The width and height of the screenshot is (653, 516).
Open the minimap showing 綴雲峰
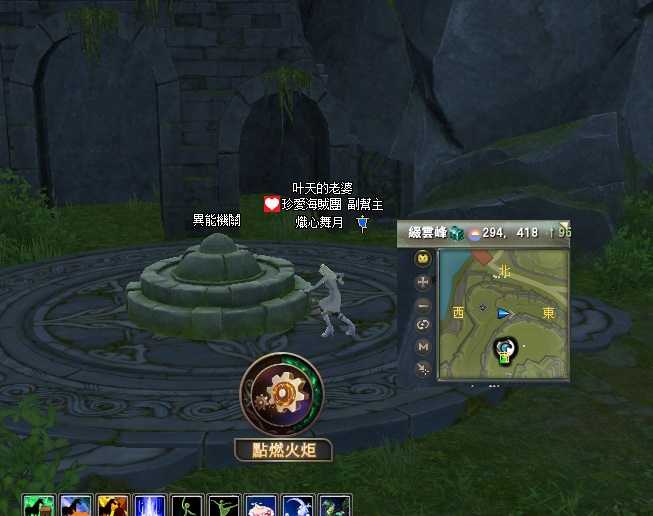coord(503,314)
